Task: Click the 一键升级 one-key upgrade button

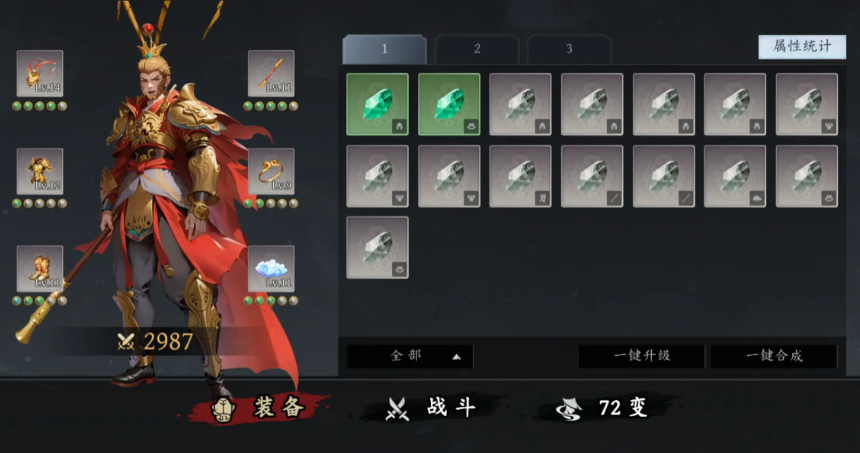Action: pos(641,356)
